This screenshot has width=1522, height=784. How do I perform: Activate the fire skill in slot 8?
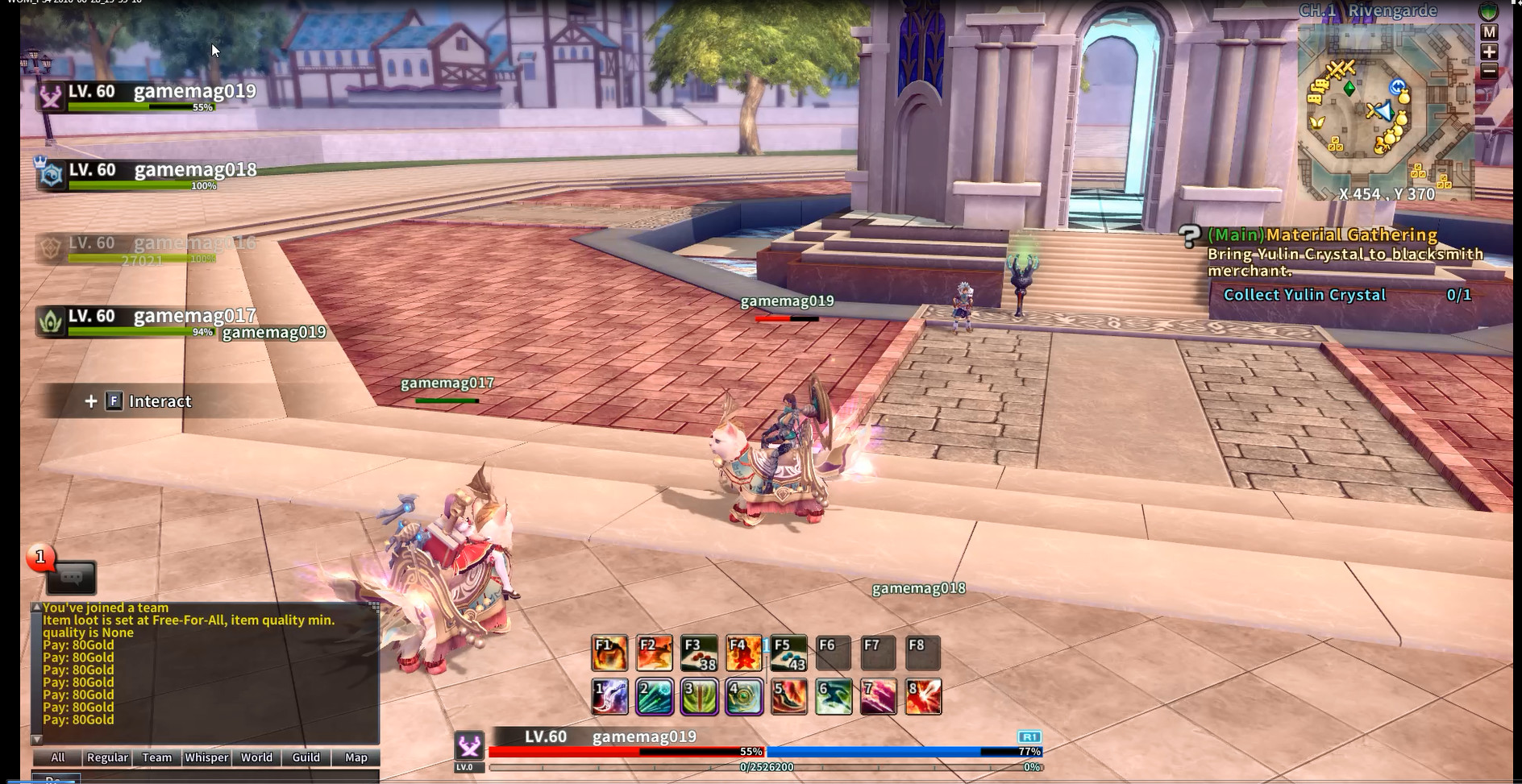(925, 698)
